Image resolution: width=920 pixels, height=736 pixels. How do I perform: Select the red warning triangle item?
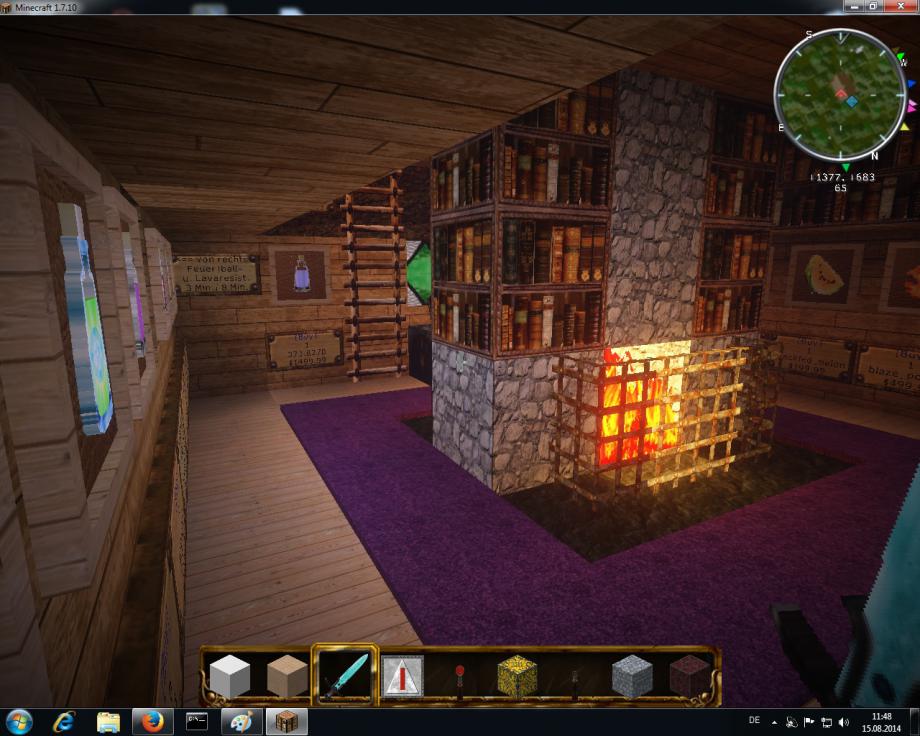(402, 677)
